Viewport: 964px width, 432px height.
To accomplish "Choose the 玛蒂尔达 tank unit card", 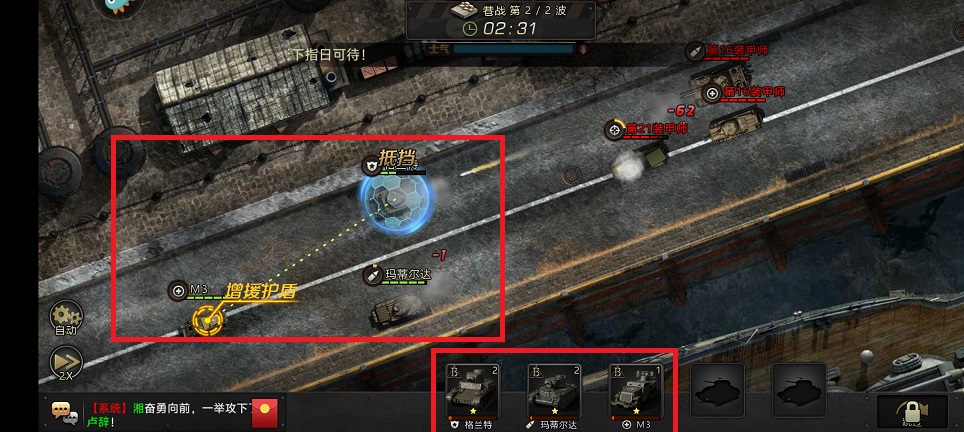I will coord(554,393).
